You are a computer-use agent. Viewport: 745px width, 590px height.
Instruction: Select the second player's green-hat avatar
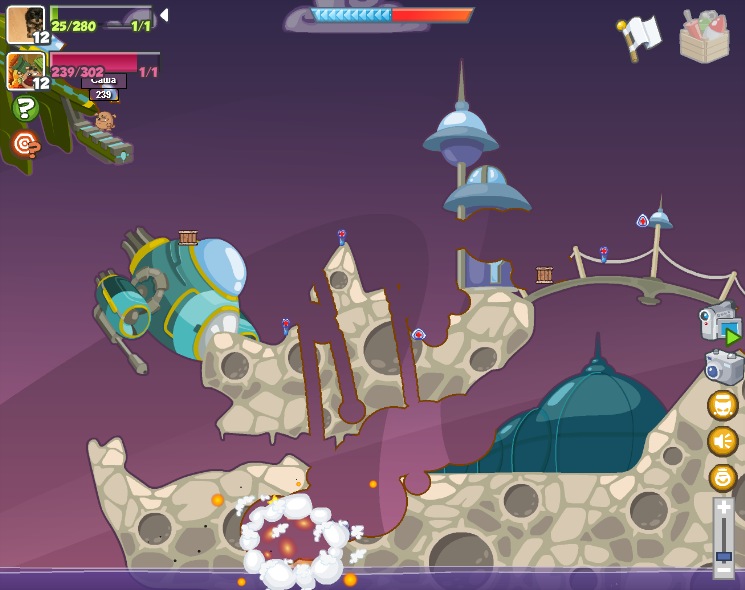click(x=25, y=70)
